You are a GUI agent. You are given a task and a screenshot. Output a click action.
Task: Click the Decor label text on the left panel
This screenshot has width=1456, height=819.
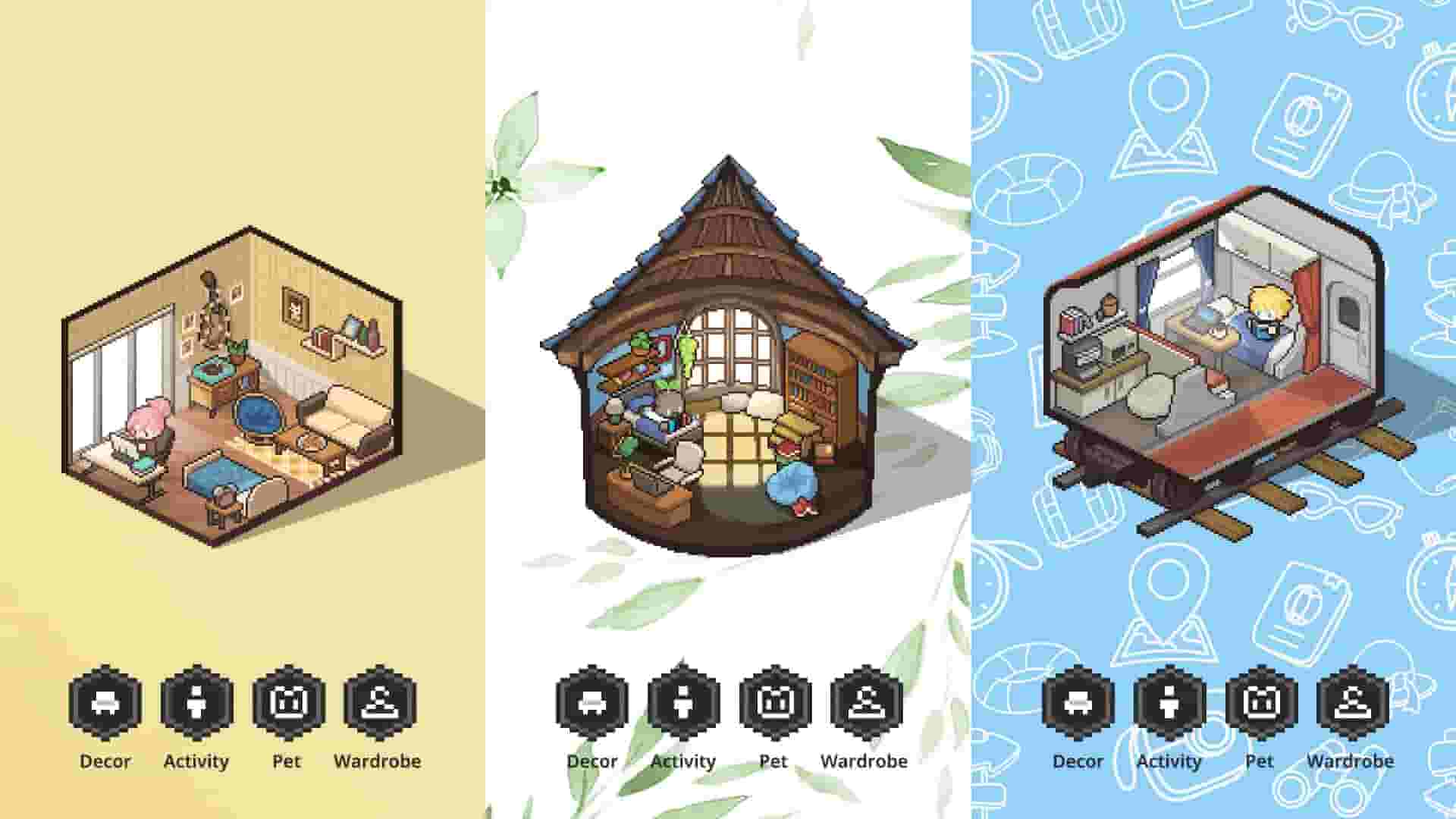[x=106, y=761]
